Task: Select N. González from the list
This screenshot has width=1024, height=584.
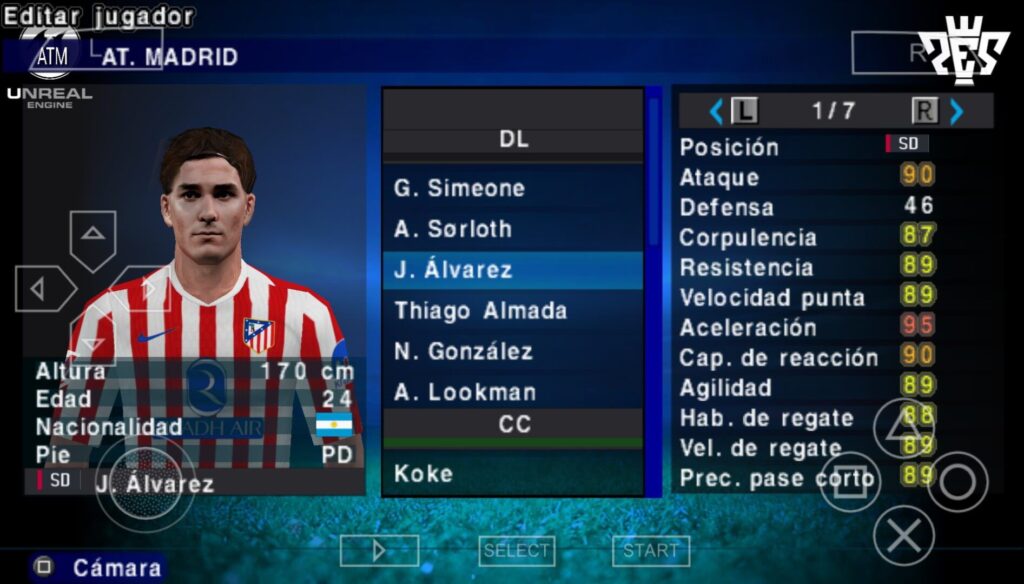Action: pyautogui.click(x=512, y=352)
